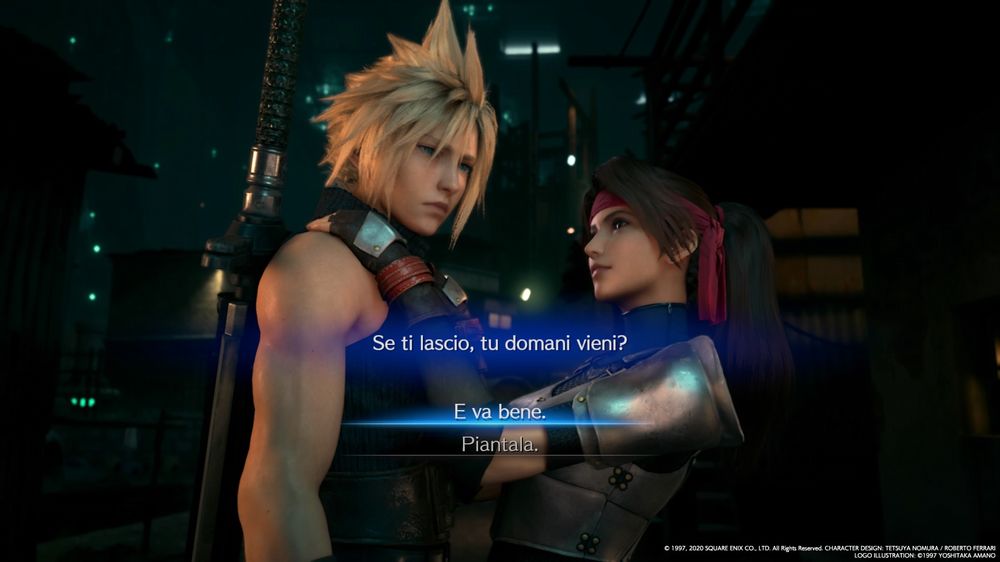The image size is (1000, 562).
Task: Select the "Piantala." dialogue option
Action: (x=499, y=444)
